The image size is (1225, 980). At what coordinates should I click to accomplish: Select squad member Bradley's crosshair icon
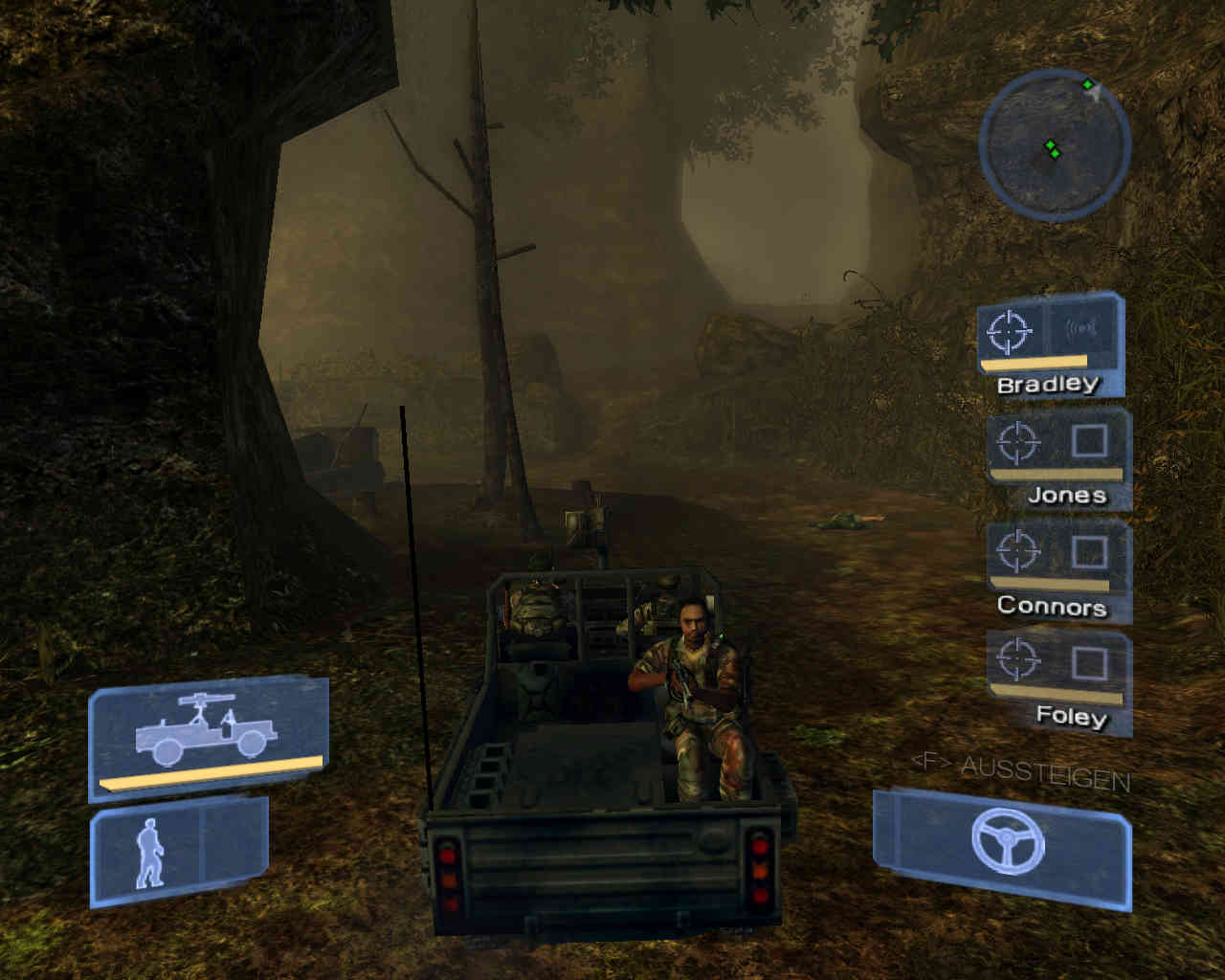click(1009, 331)
